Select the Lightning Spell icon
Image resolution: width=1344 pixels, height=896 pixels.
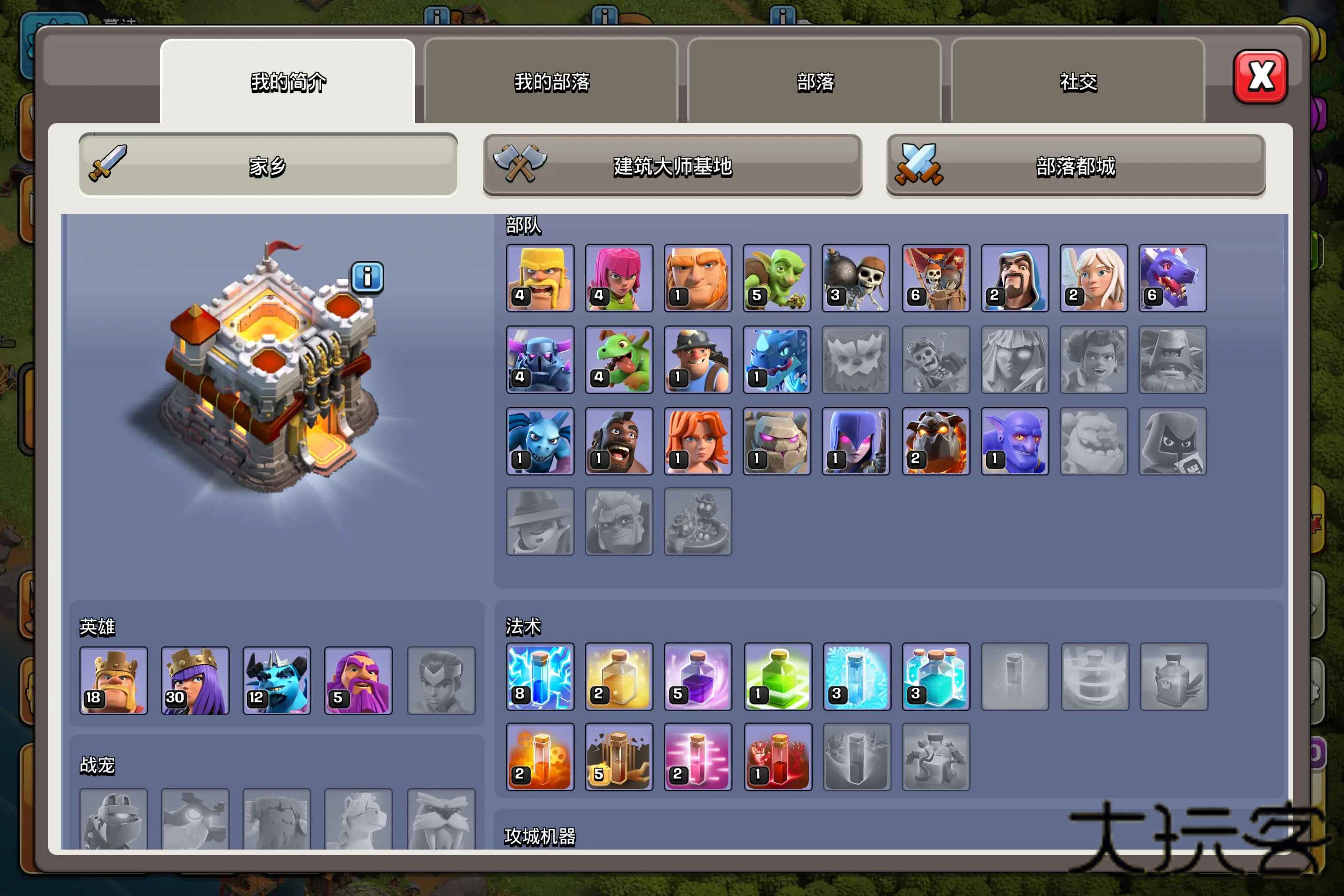click(x=540, y=677)
